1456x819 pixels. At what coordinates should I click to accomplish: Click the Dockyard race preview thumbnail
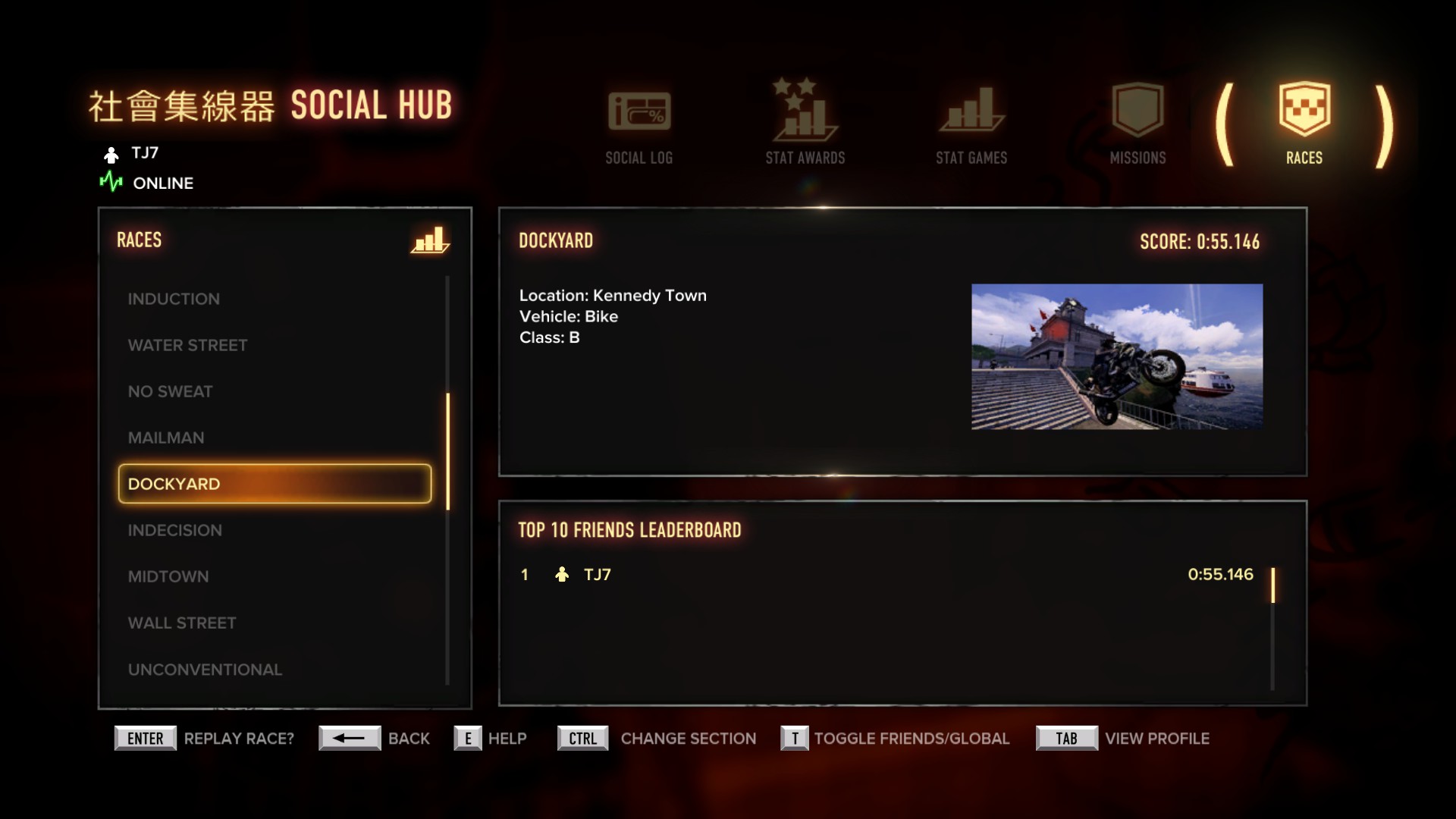(x=1116, y=356)
